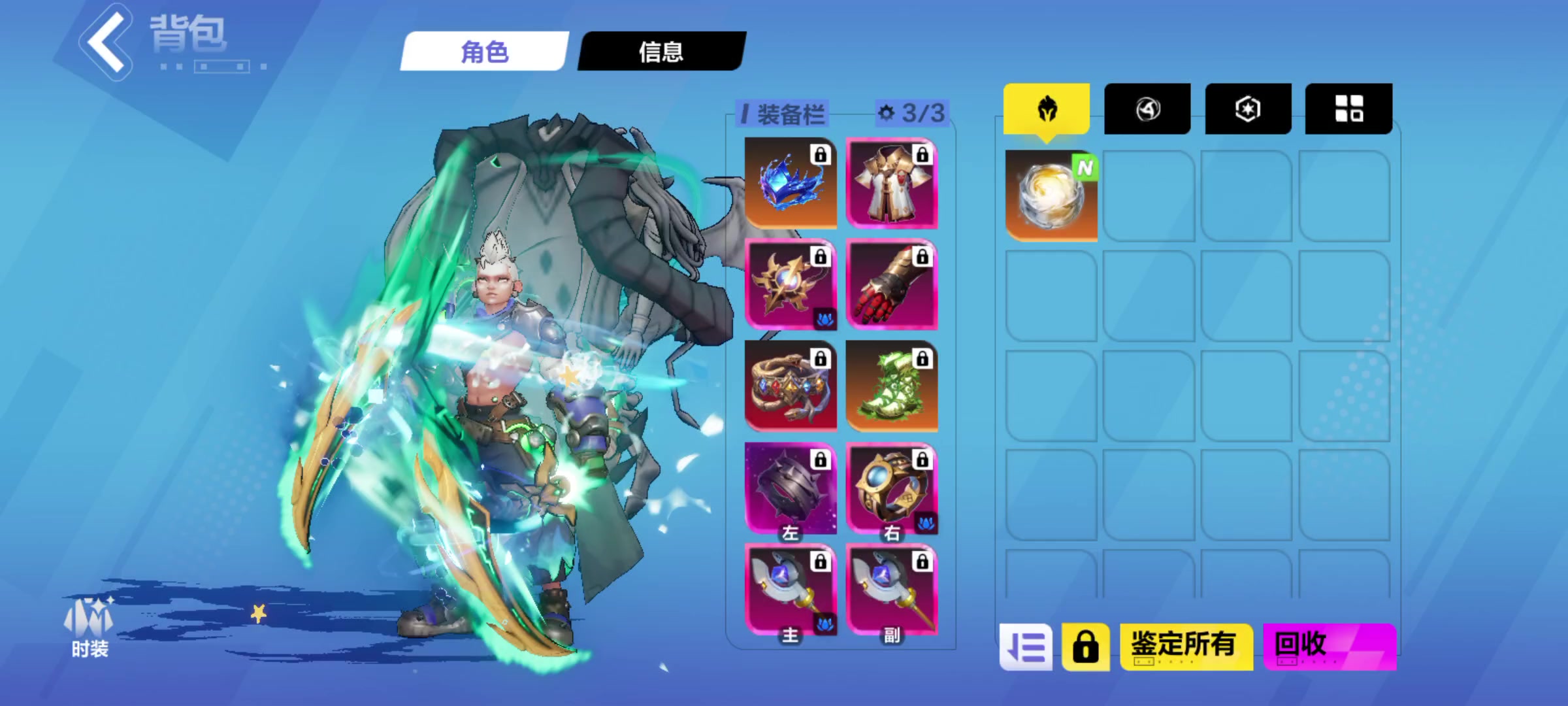Select the green vine boots item
Image resolution: width=1568 pixels, height=706 pixels.
pos(890,388)
